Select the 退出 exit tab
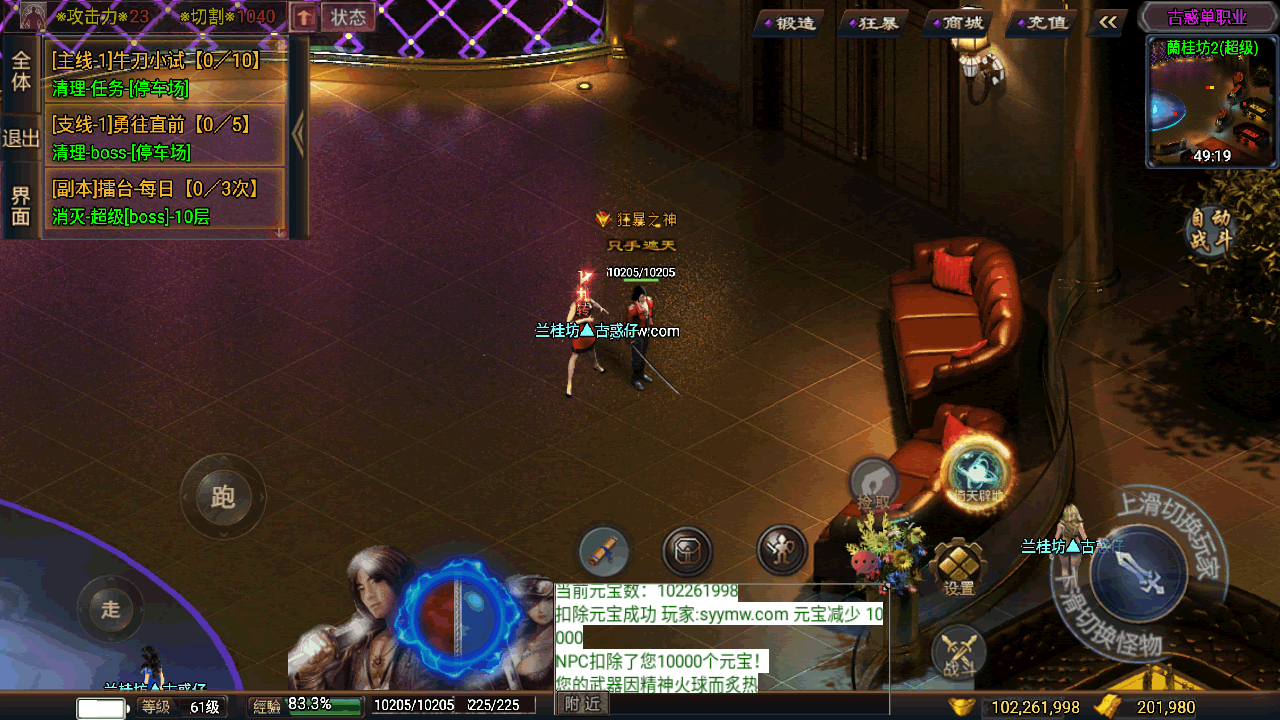1280x720 pixels. pos(21,138)
